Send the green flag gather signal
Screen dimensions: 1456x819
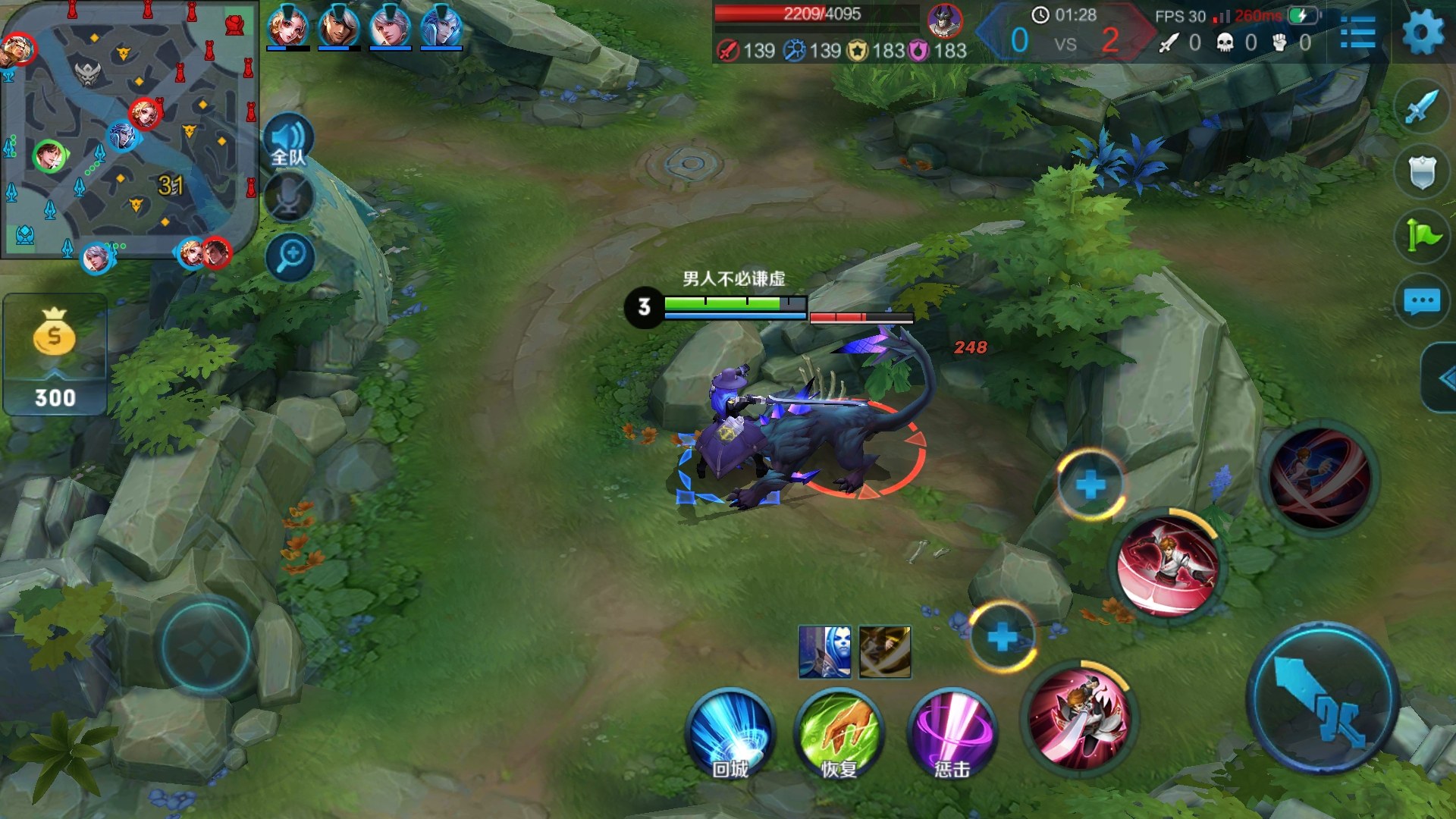click(1421, 236)
